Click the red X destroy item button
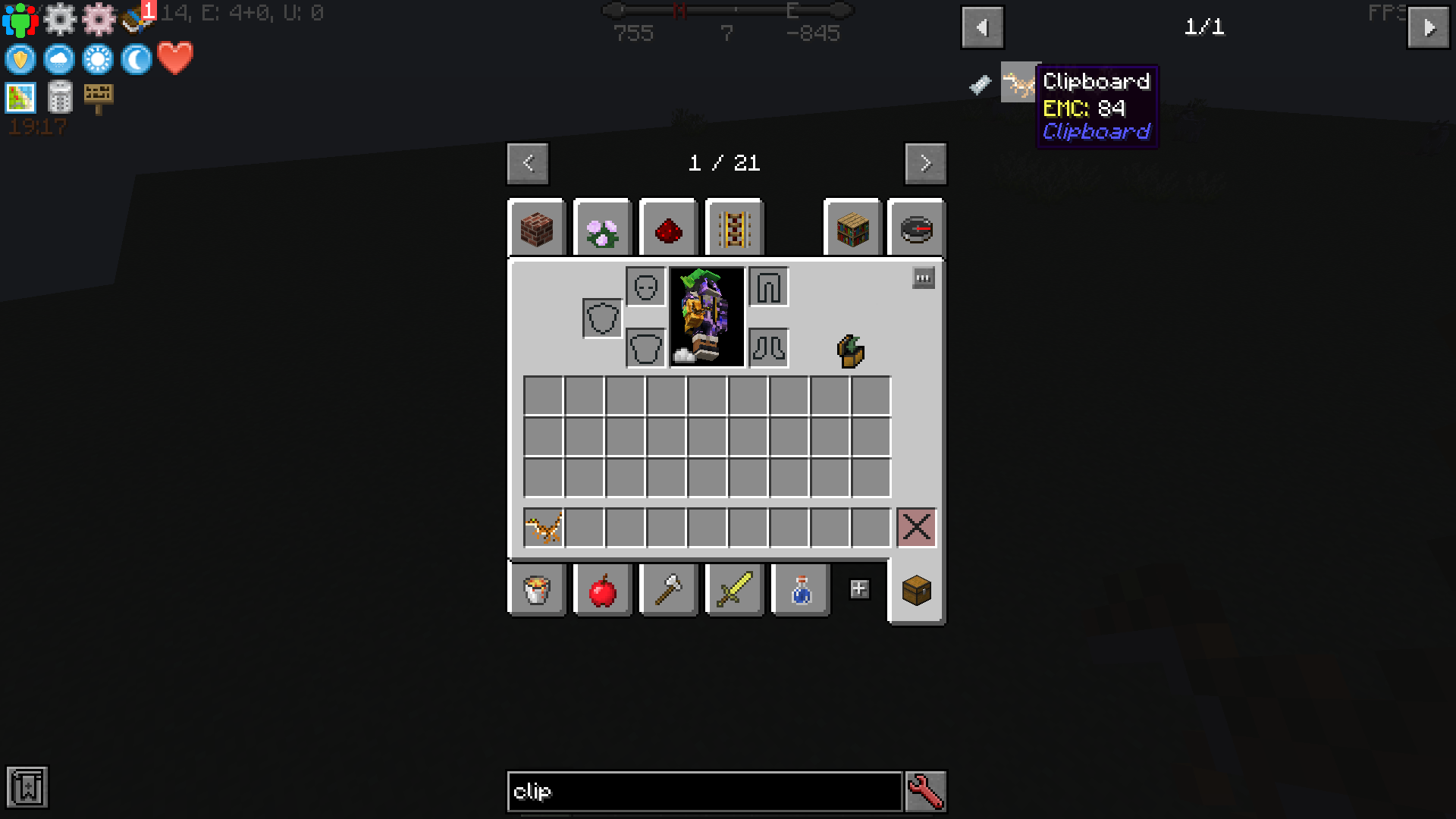 (916, 528)
